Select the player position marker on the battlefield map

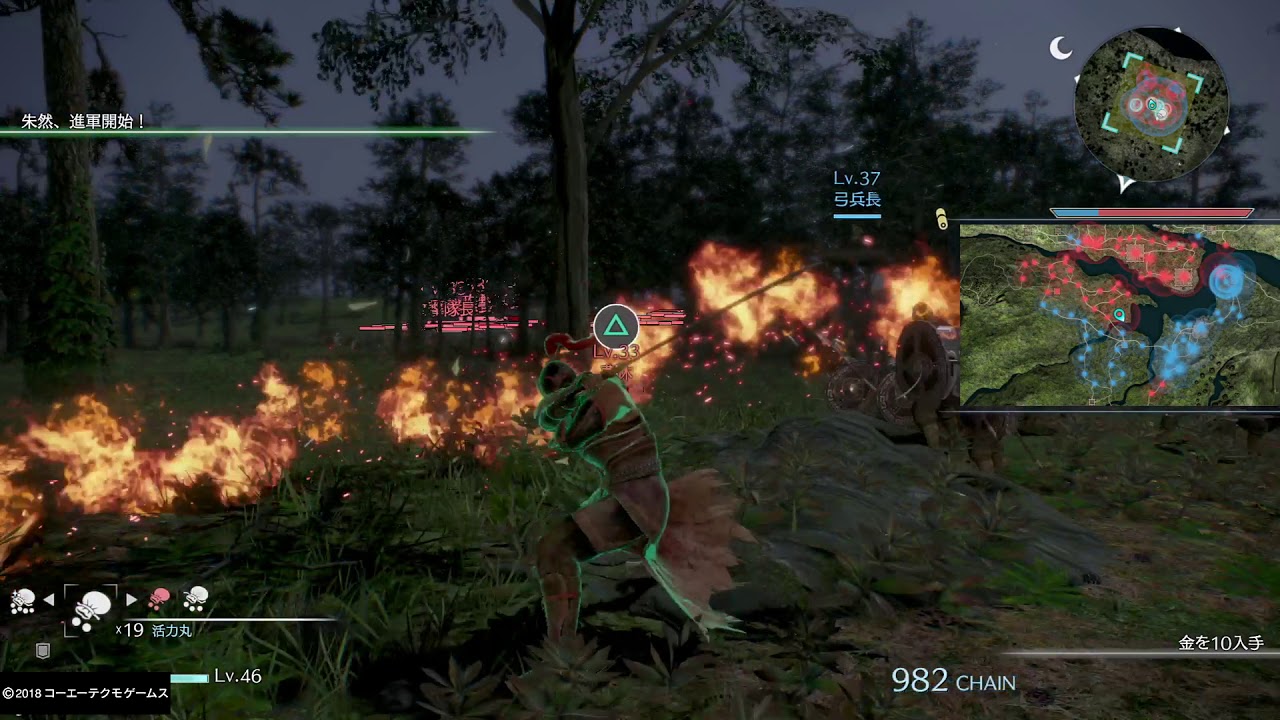click(x=1119, y=316)
